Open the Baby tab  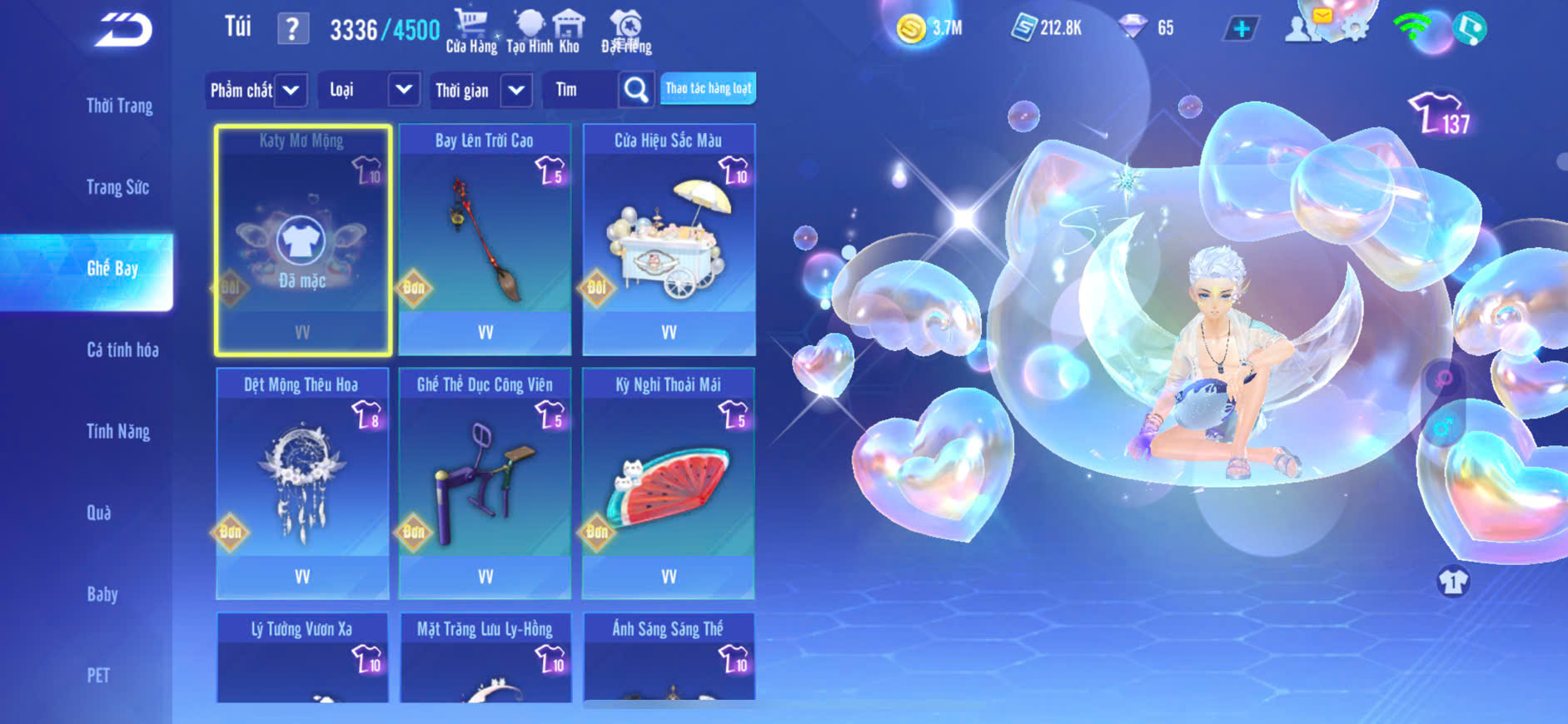point(102,594)
